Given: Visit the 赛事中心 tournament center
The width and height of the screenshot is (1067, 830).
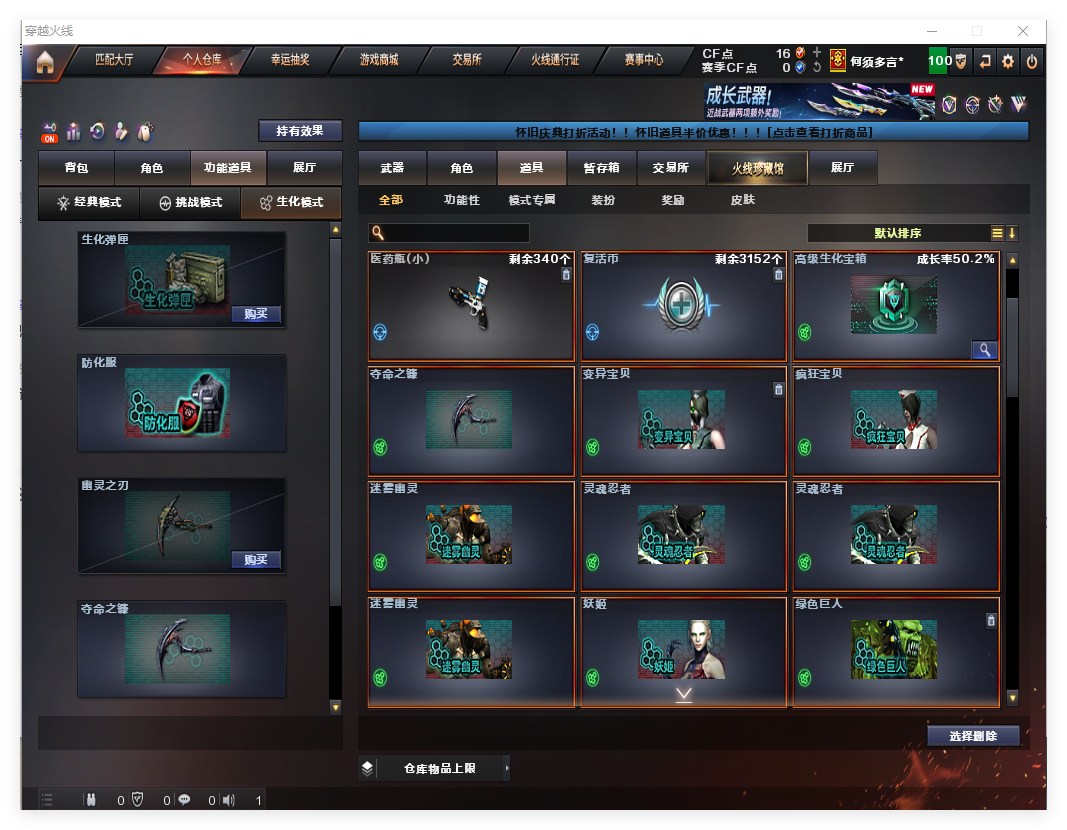Looking at the screenshot, I should click(643, 60).
